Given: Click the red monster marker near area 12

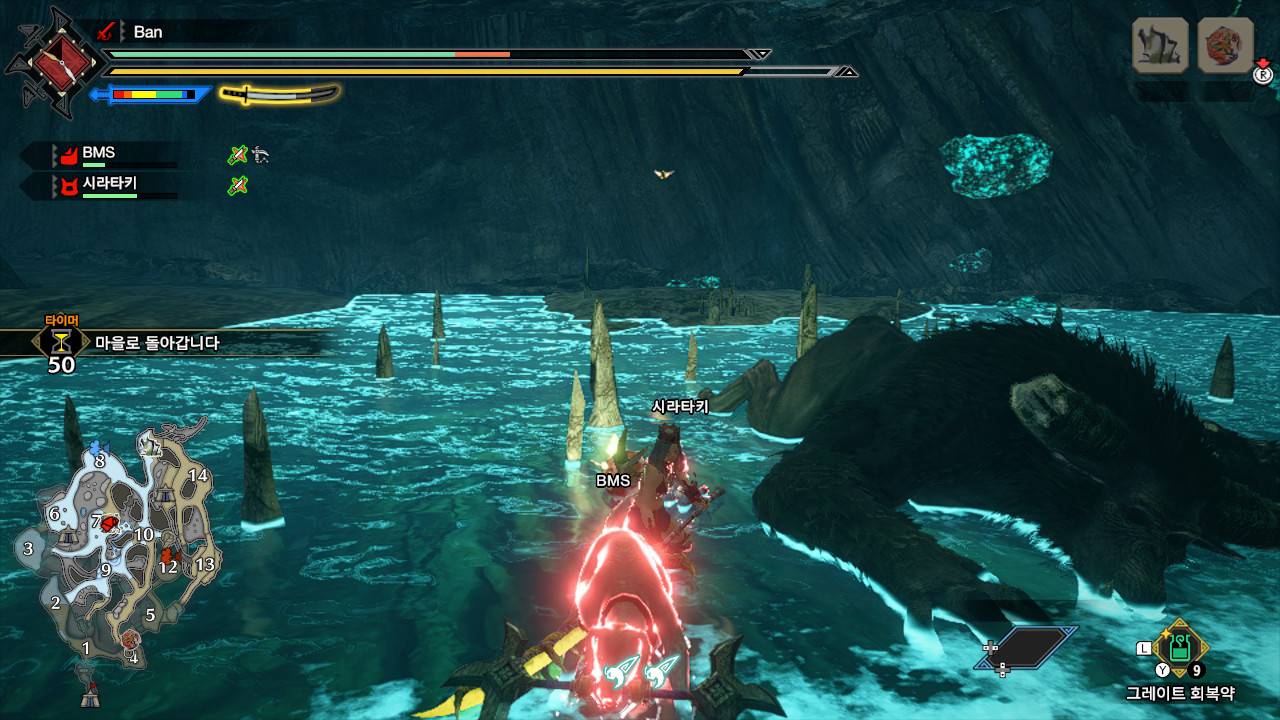Looking at the screenshot, I should pyautogui.click(x=169, y=553).
